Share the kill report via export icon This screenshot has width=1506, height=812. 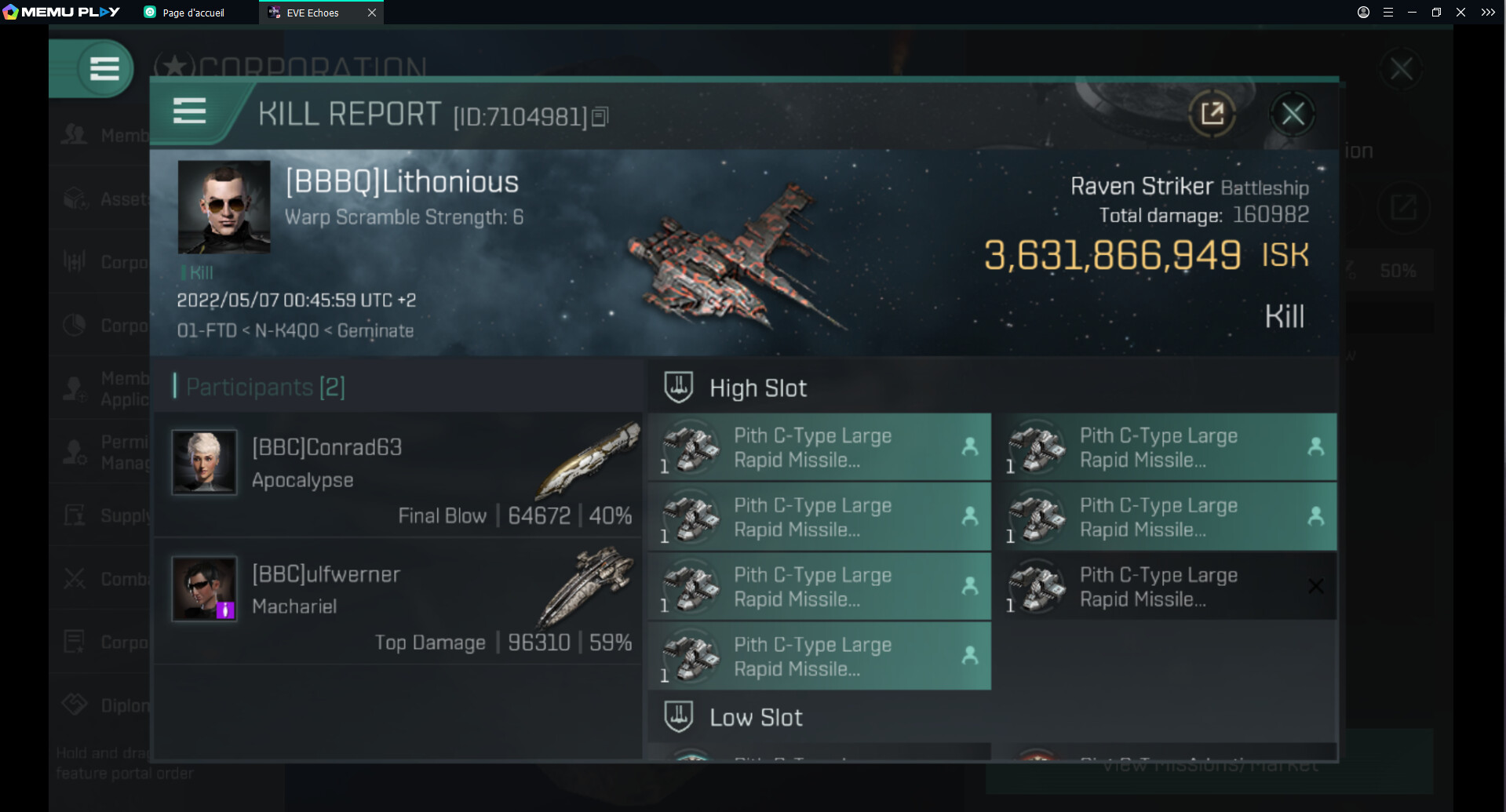point(1212,115)
